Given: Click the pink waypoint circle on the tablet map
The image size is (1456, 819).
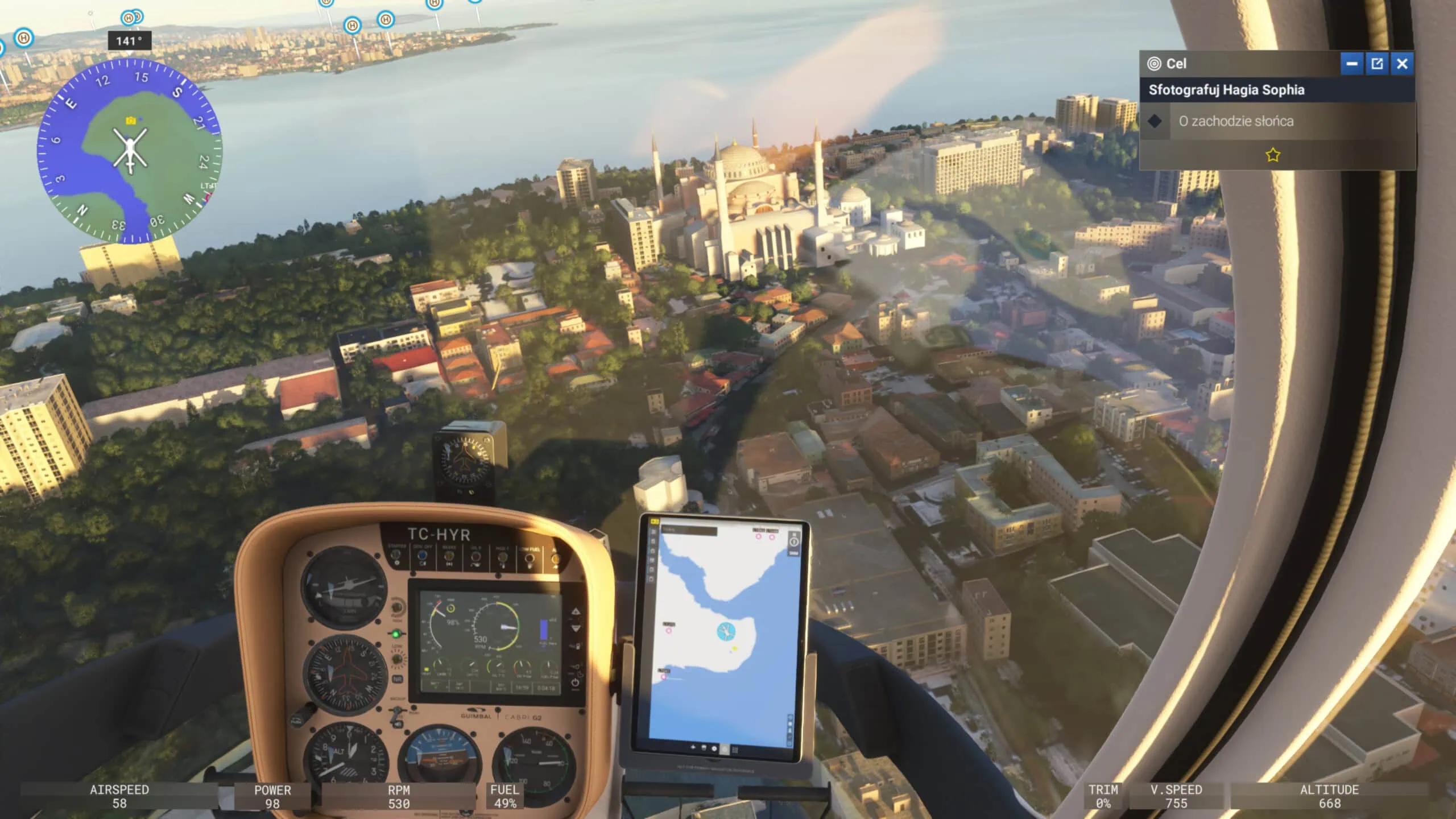Looking at the screenshot, I should pos(668,630).
